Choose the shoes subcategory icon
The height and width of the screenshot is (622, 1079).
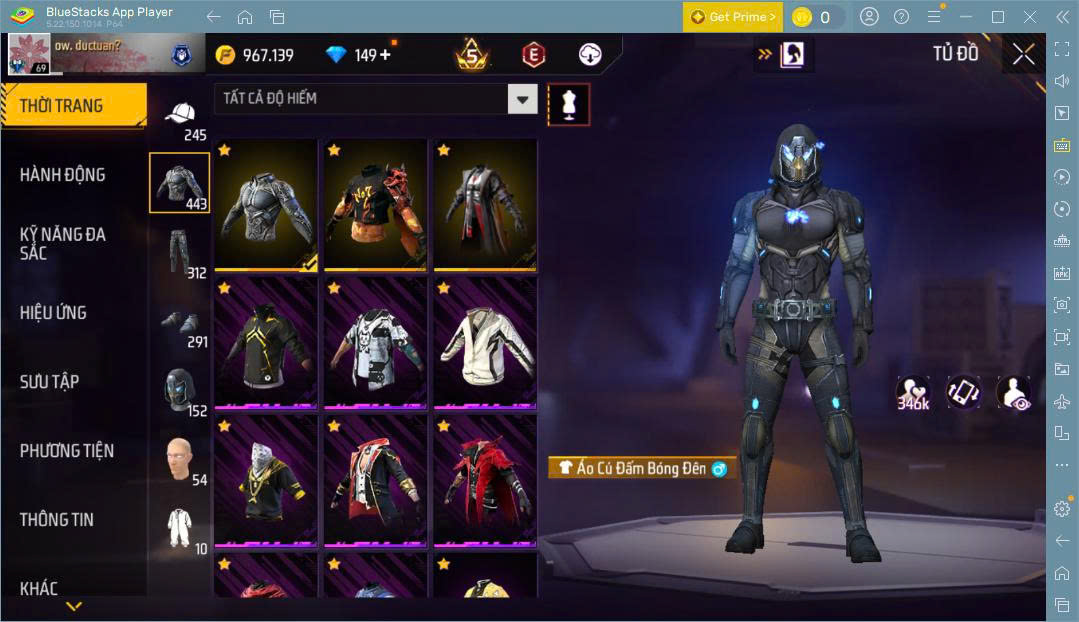180,324
